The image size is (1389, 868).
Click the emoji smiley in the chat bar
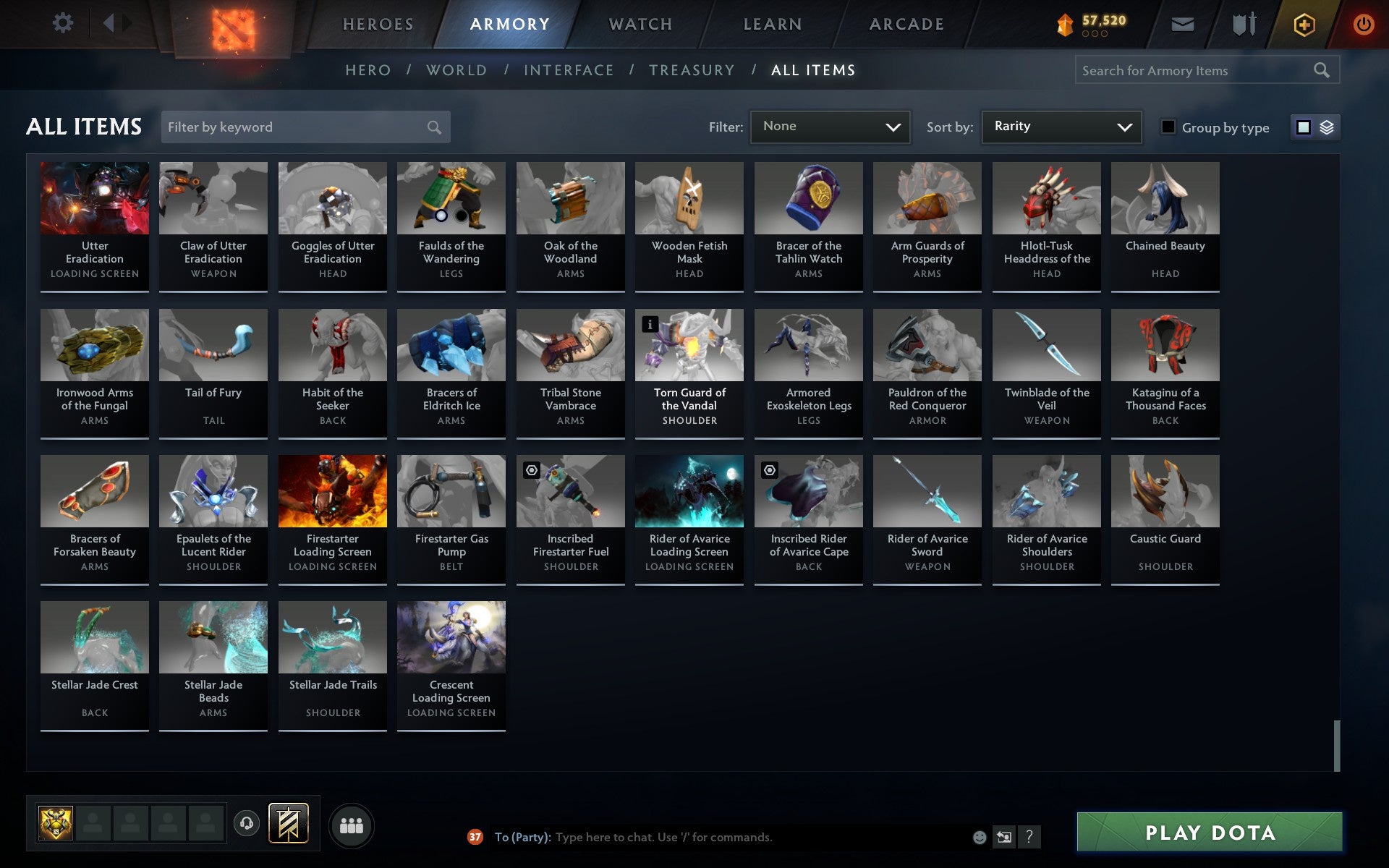click(980, 838)
